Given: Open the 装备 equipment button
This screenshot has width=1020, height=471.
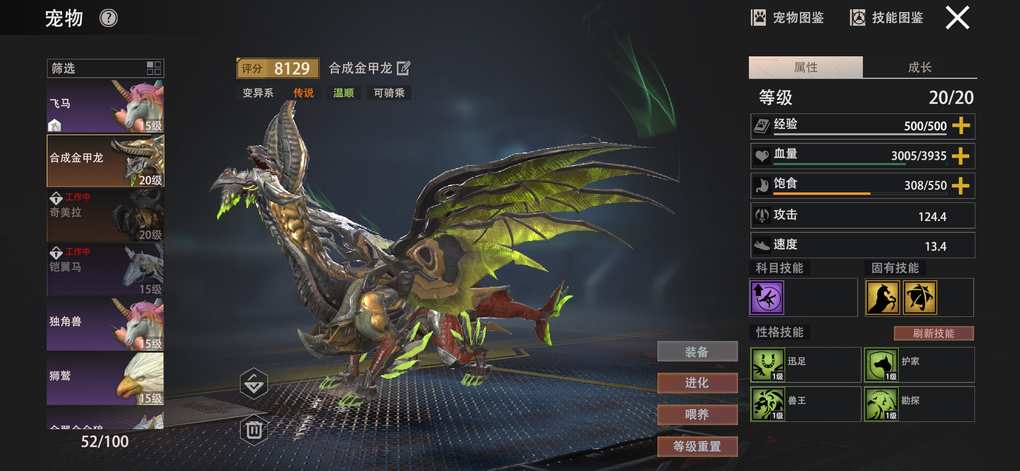Looking at the screenshot, I should 697,351.
